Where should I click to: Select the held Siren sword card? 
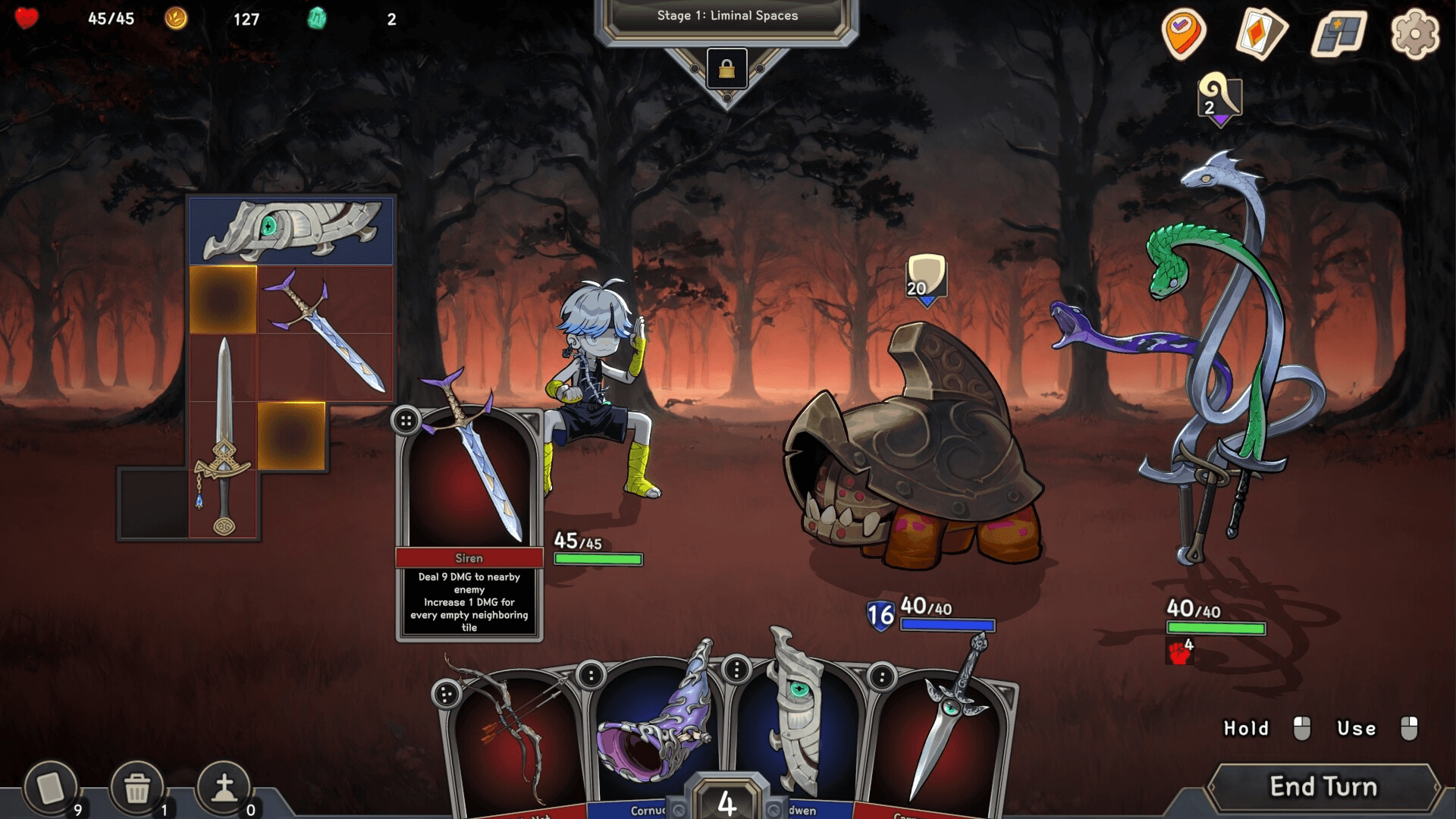470,485
